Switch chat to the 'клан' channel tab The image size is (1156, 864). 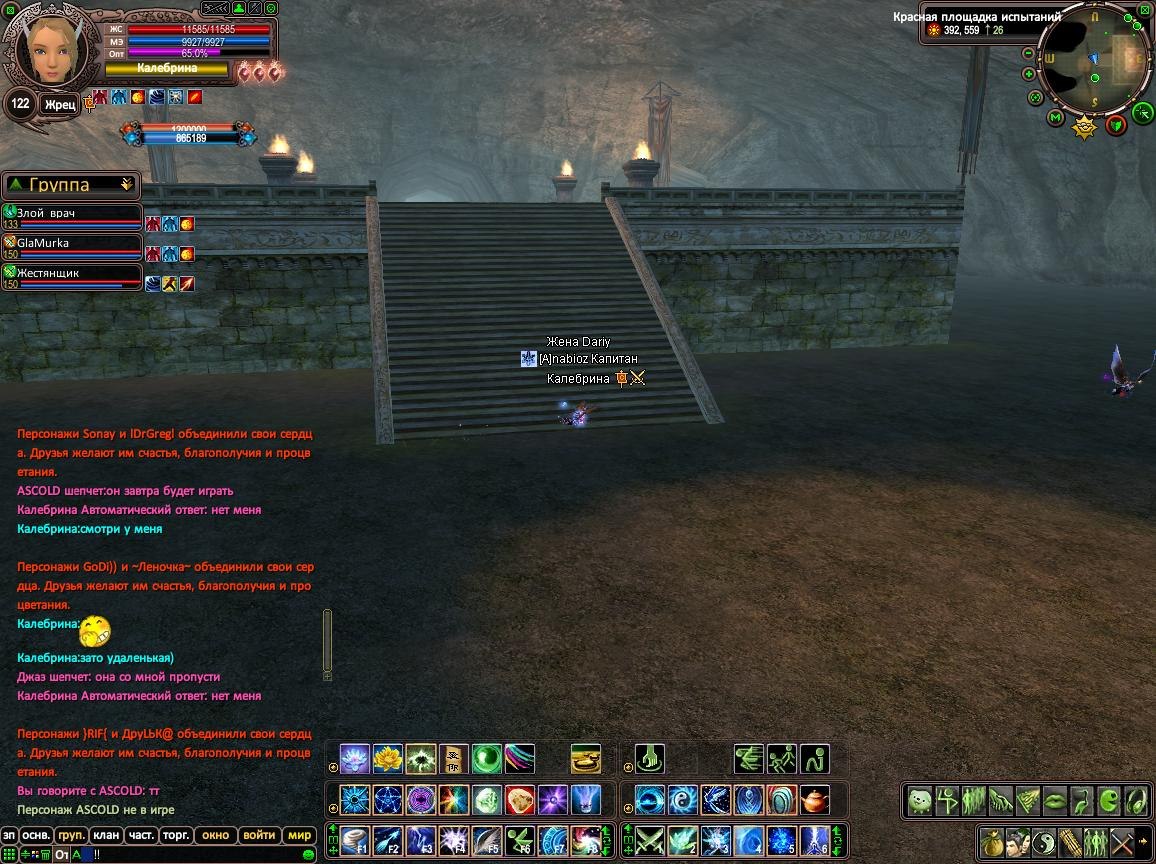tap(105, 835)
